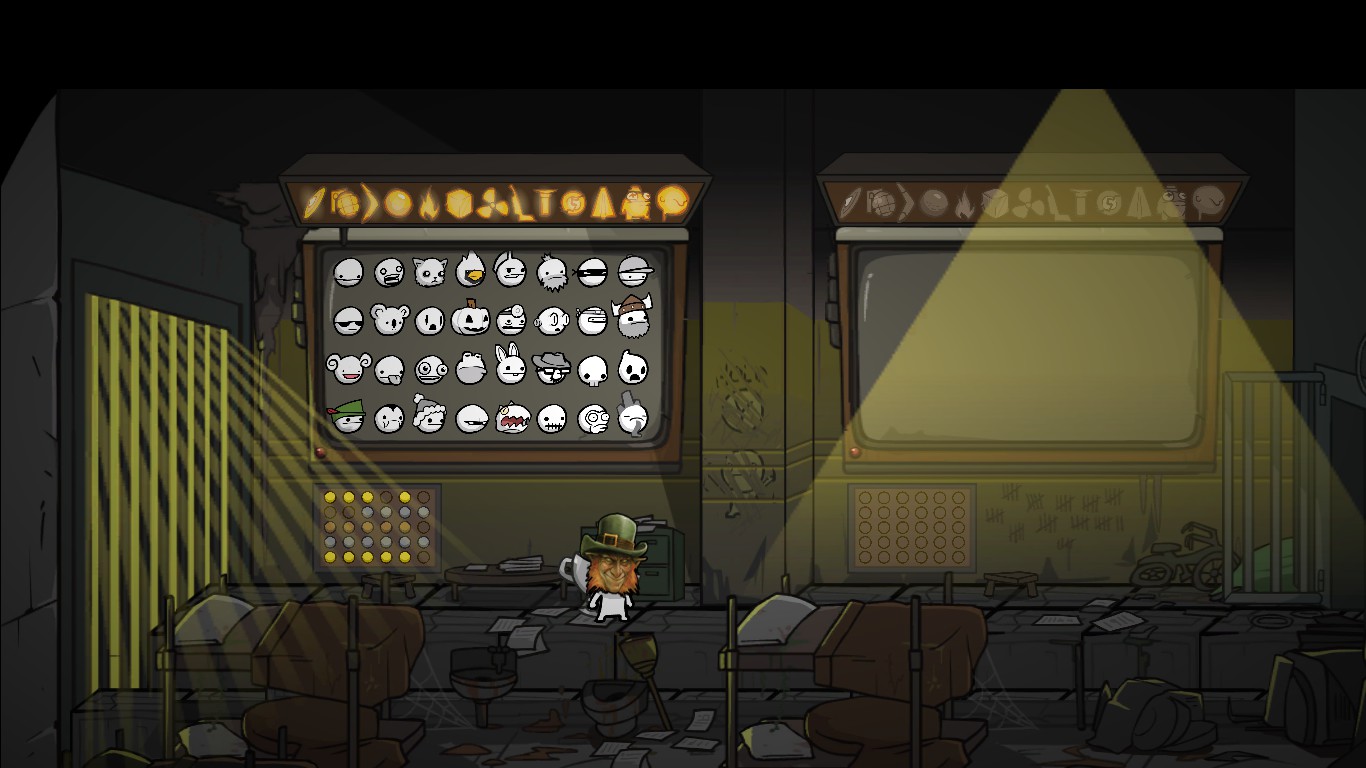The width and height of the screenshot is (1366, 768).
Task: Select the pumpkin prisoner head
Action: [470, 319]
